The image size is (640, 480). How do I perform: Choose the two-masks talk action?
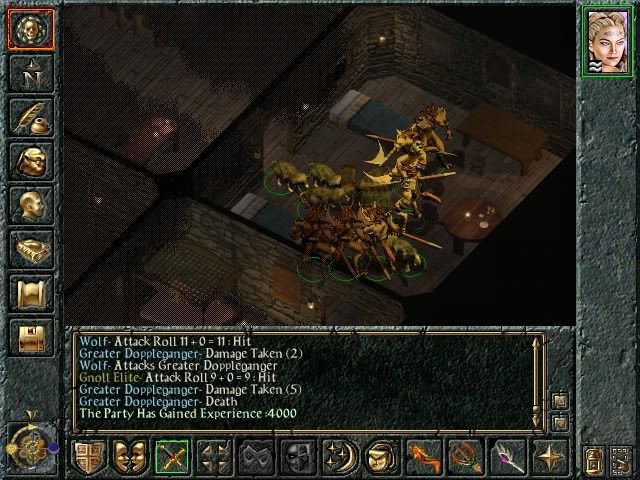pos(131,459)
